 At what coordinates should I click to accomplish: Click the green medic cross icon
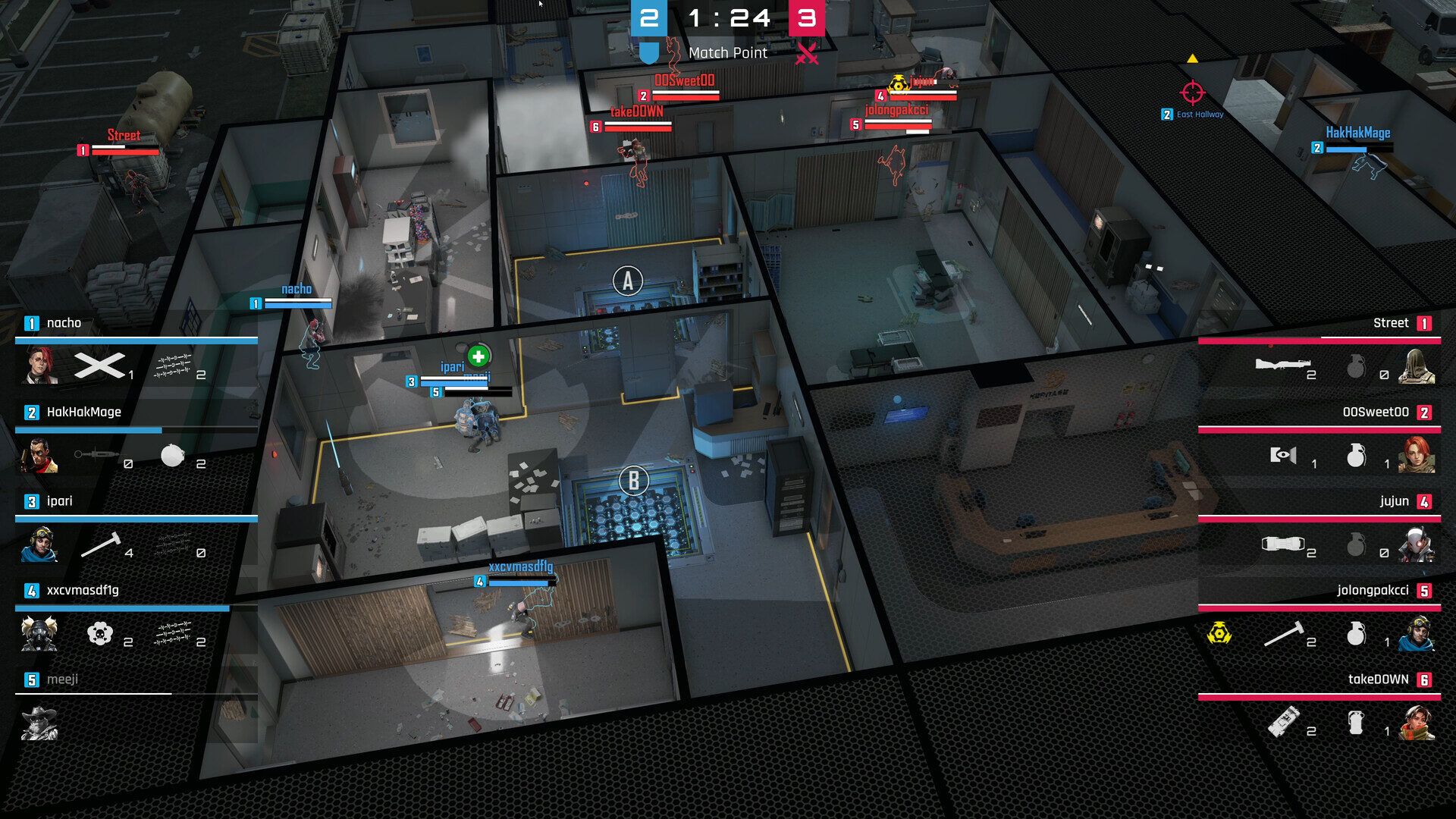pos(479,356)
